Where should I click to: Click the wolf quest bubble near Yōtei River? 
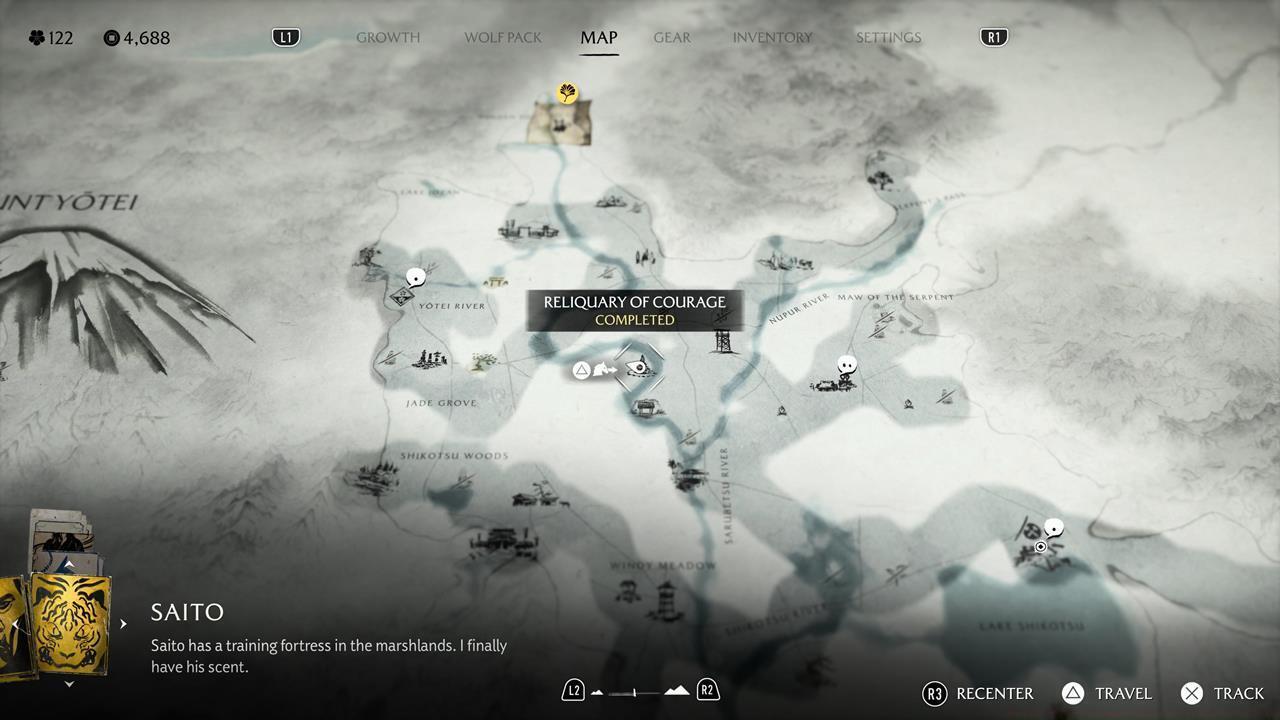click(x=414, y=278)
